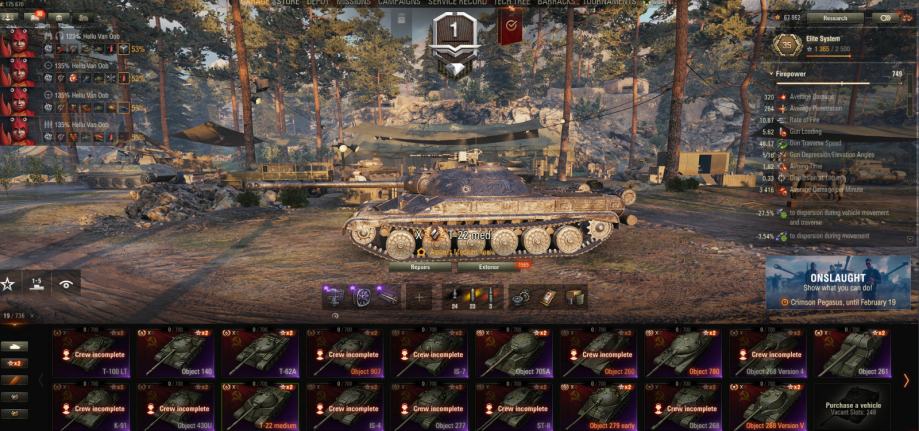Pick the Object 279 early tank
The image size is (919, 431).
[x=603, y=406]
